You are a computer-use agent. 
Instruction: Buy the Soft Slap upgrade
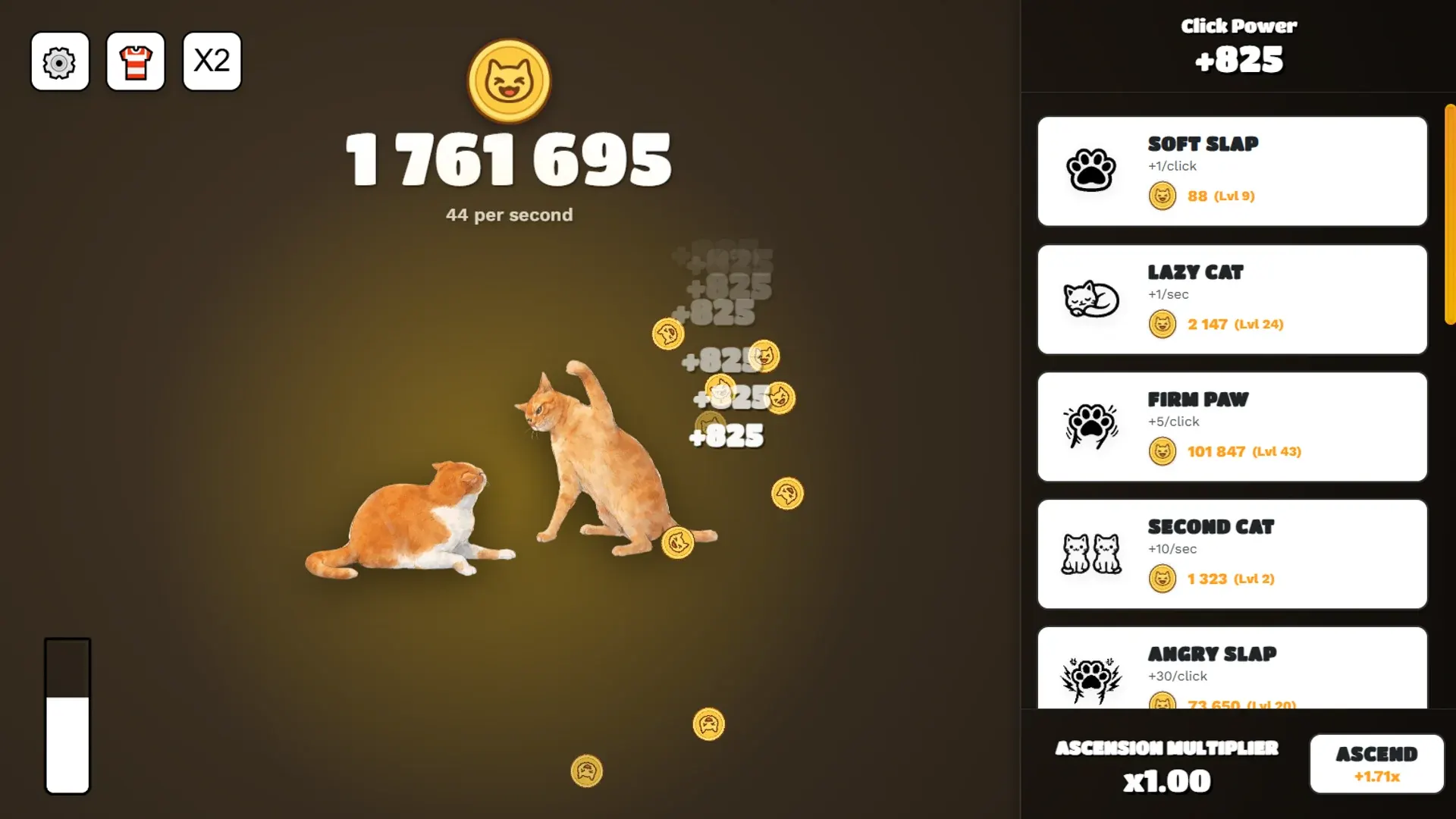tap(1232, 171)
